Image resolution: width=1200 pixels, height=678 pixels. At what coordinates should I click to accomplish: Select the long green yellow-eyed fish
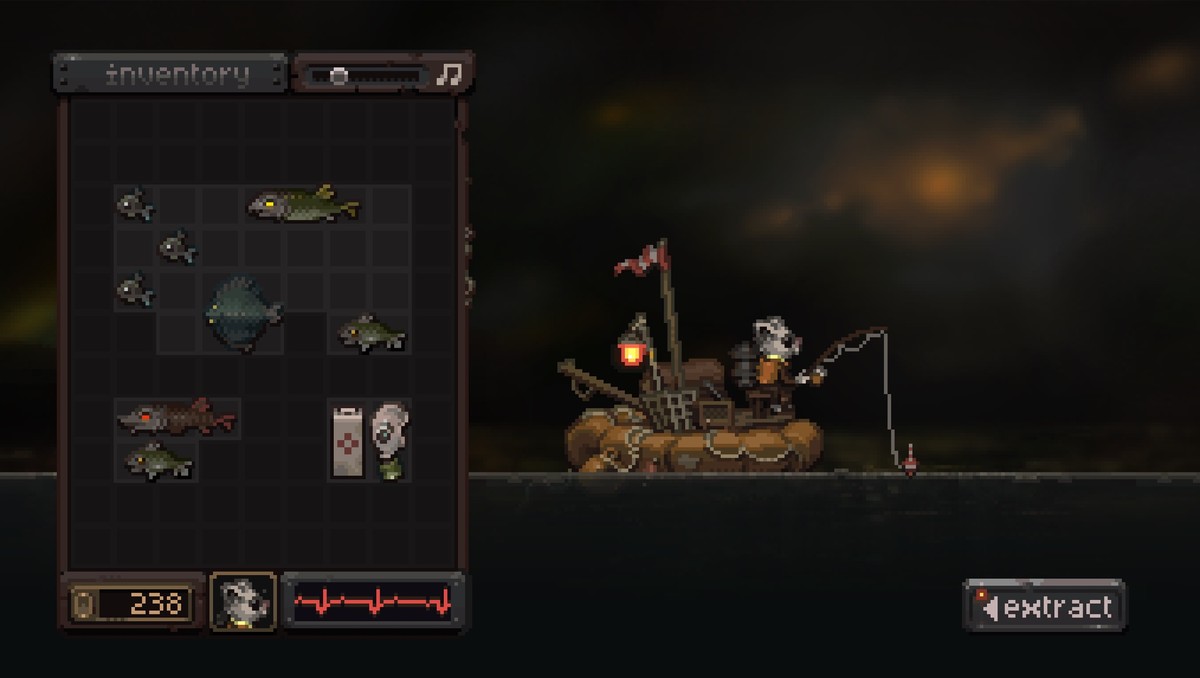(x=303, y=204)
